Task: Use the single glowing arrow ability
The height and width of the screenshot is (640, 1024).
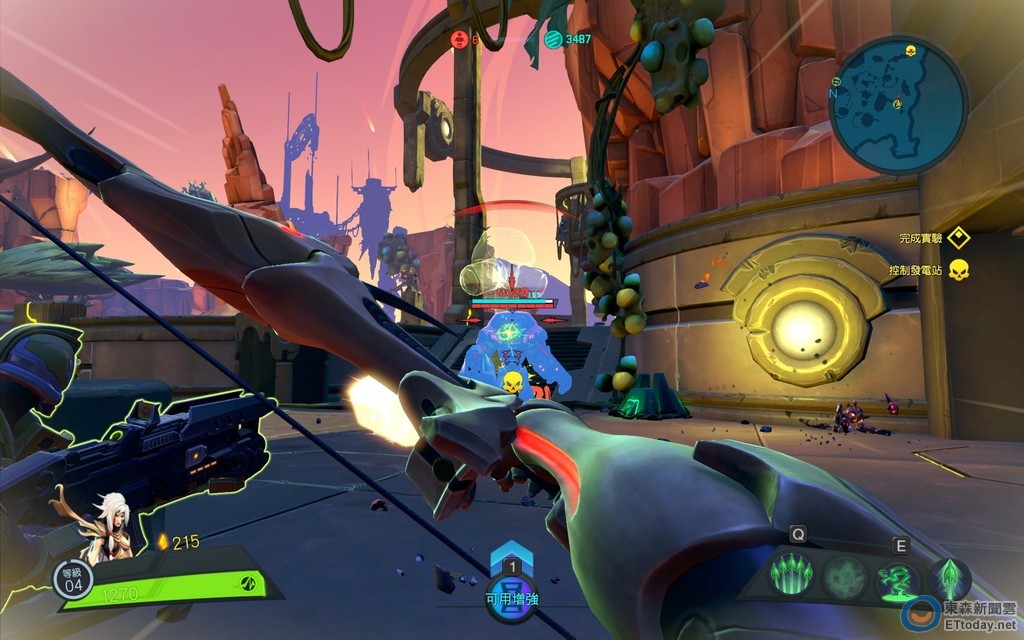Action: pyautogui.click(x=950, y=578)
